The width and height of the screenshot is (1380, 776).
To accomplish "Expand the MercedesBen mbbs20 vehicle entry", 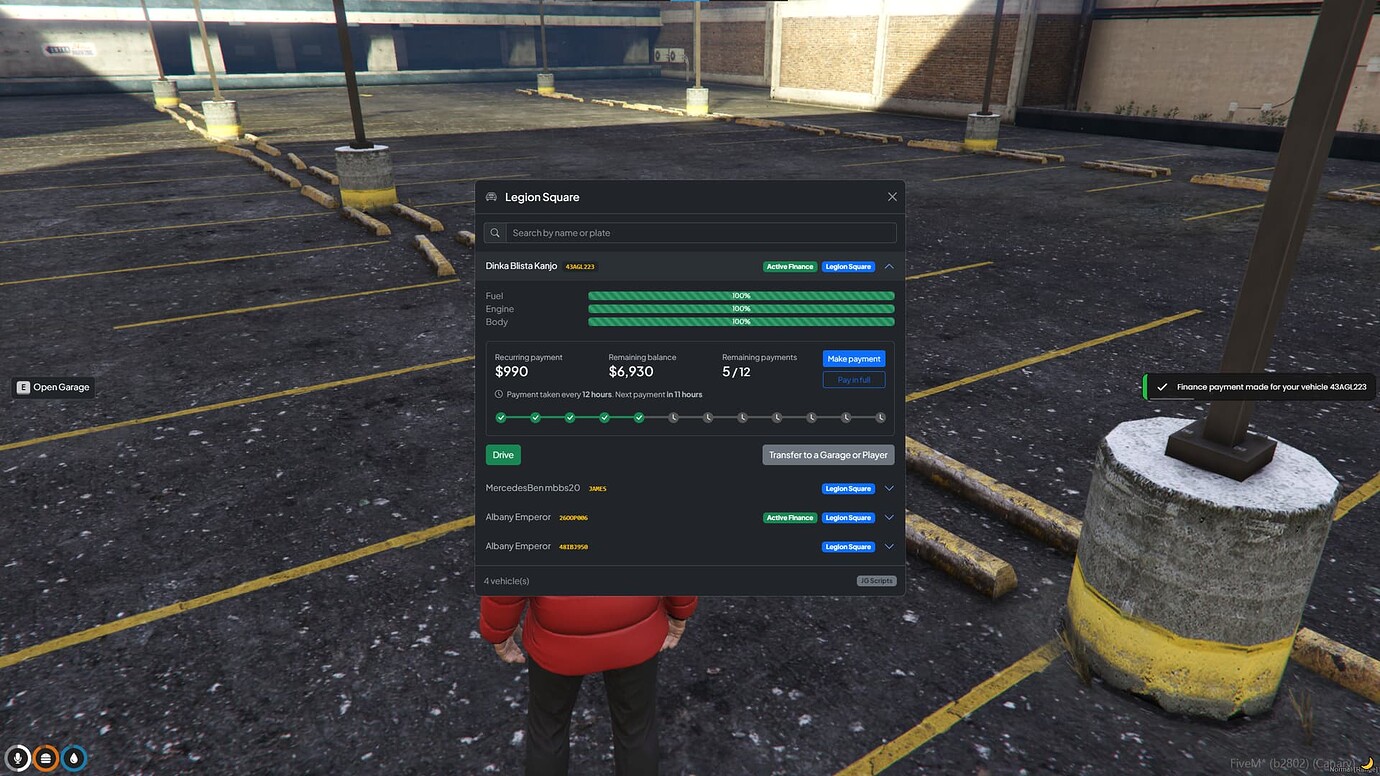I will (x=888, y=488).
